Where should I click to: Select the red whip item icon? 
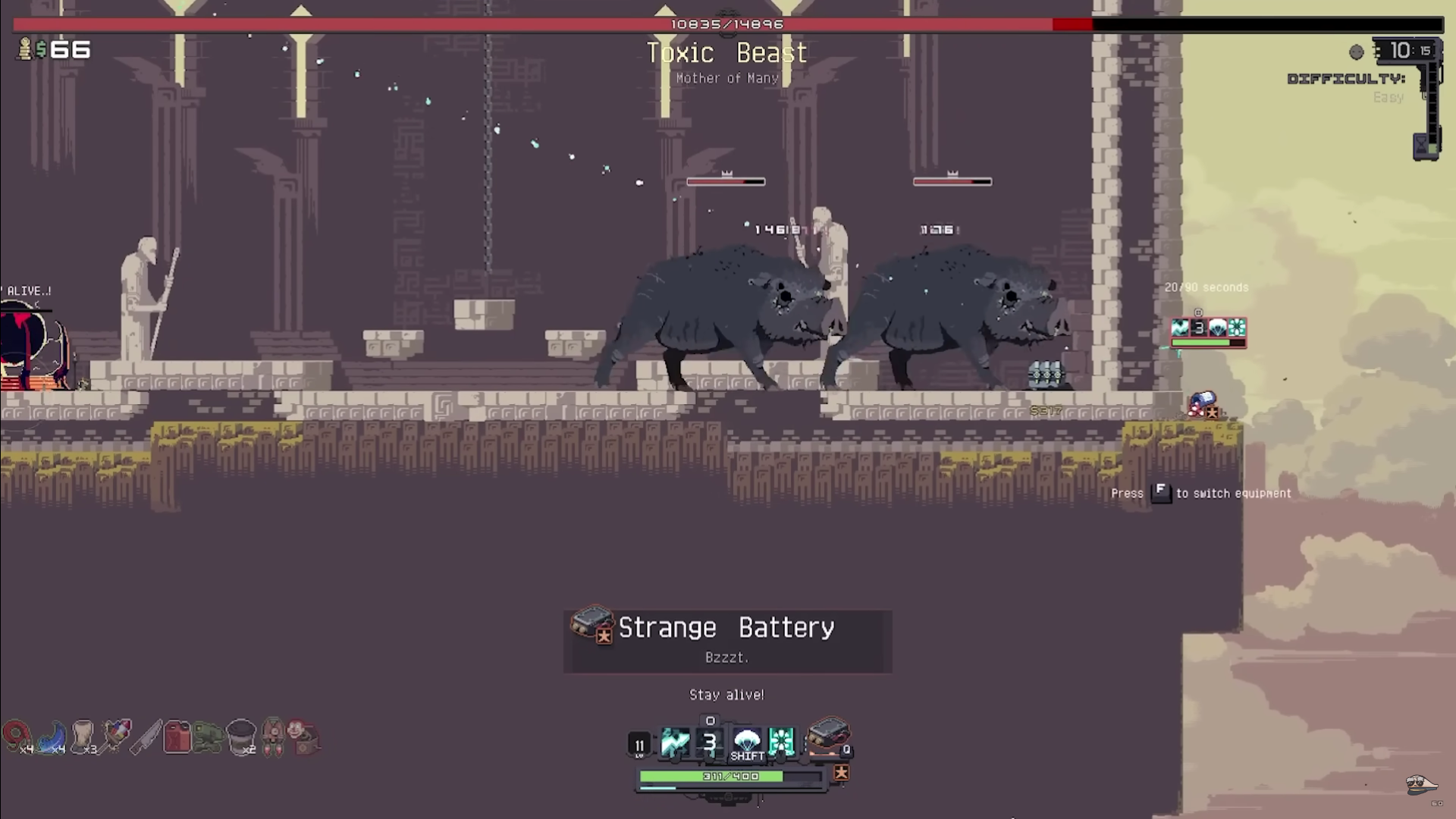[x=15, y=736]
